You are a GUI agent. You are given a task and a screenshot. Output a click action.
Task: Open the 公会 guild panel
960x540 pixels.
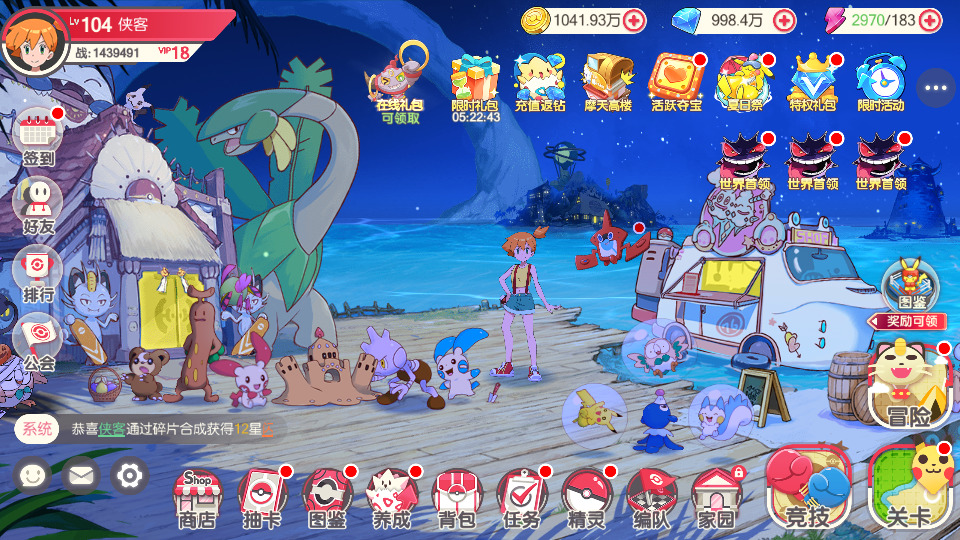[x=39, y=339]
